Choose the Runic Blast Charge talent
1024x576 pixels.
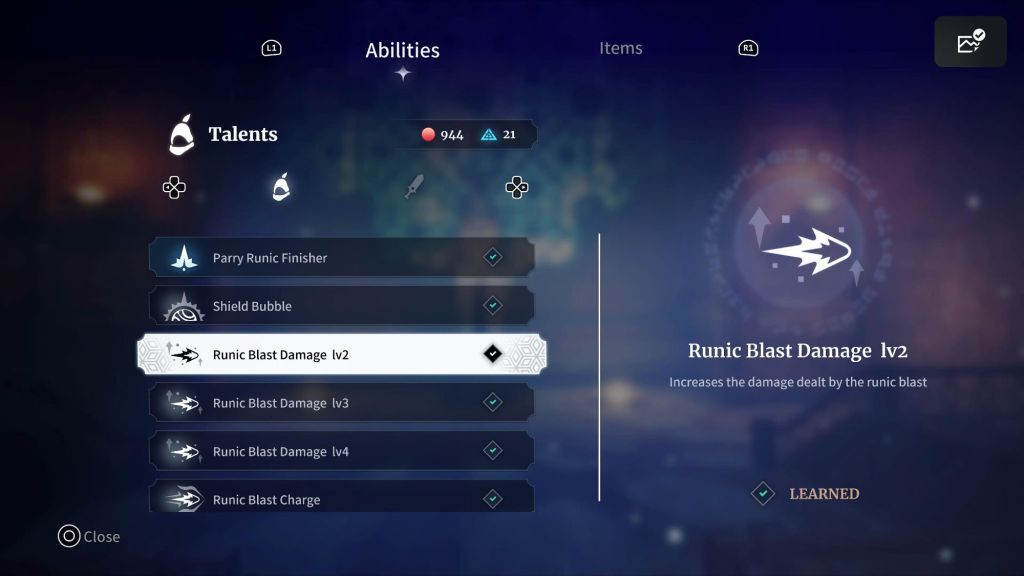[341, 498]
